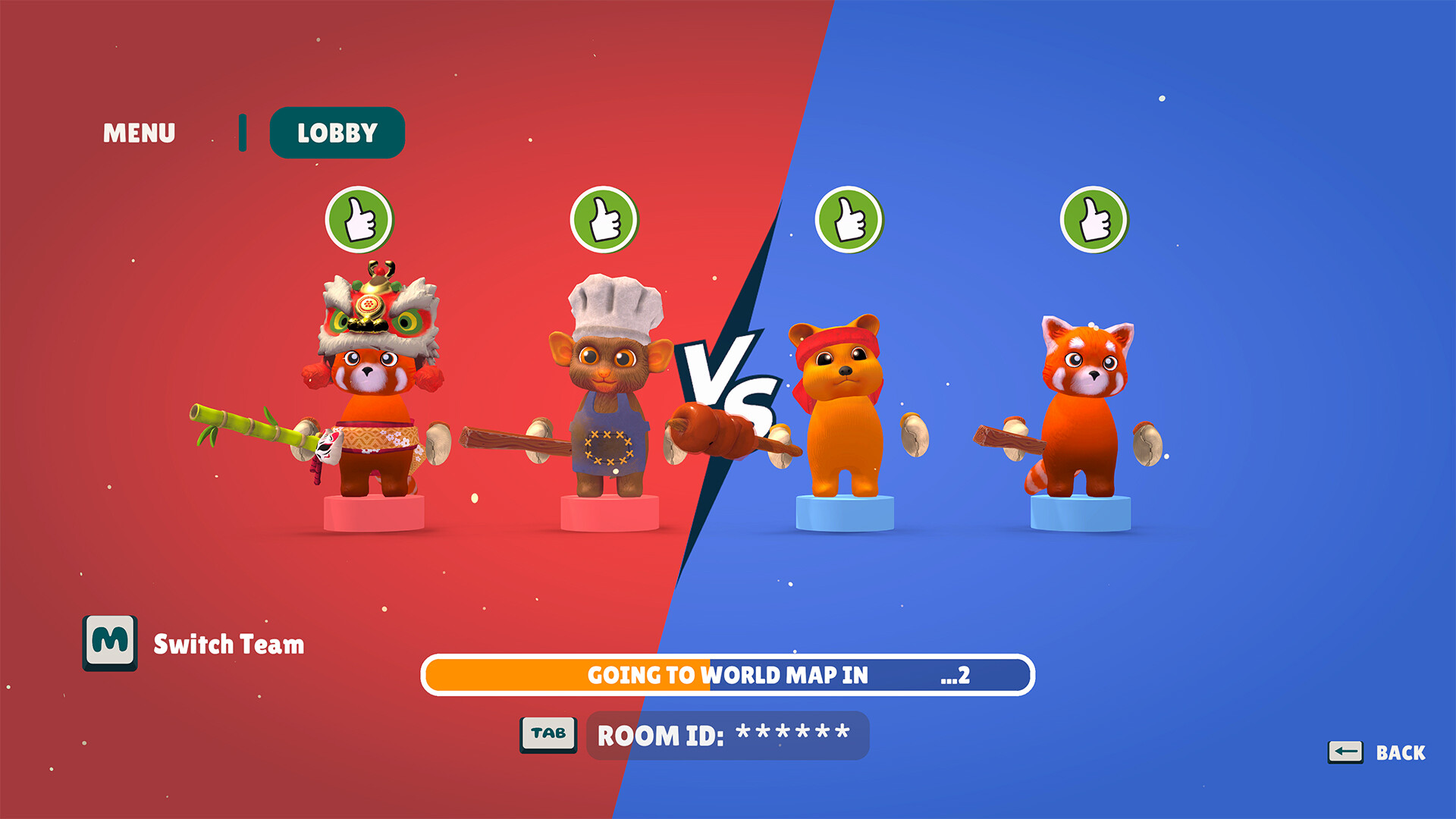Click the back arrow icon bottom right
1456x819 pixels.
(x=1347, y=752)
